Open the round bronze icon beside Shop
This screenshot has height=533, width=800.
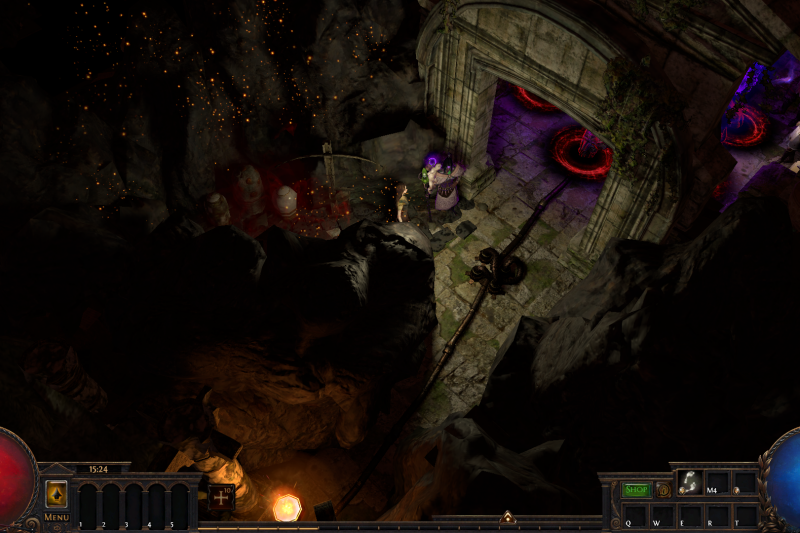coord(662,490)
